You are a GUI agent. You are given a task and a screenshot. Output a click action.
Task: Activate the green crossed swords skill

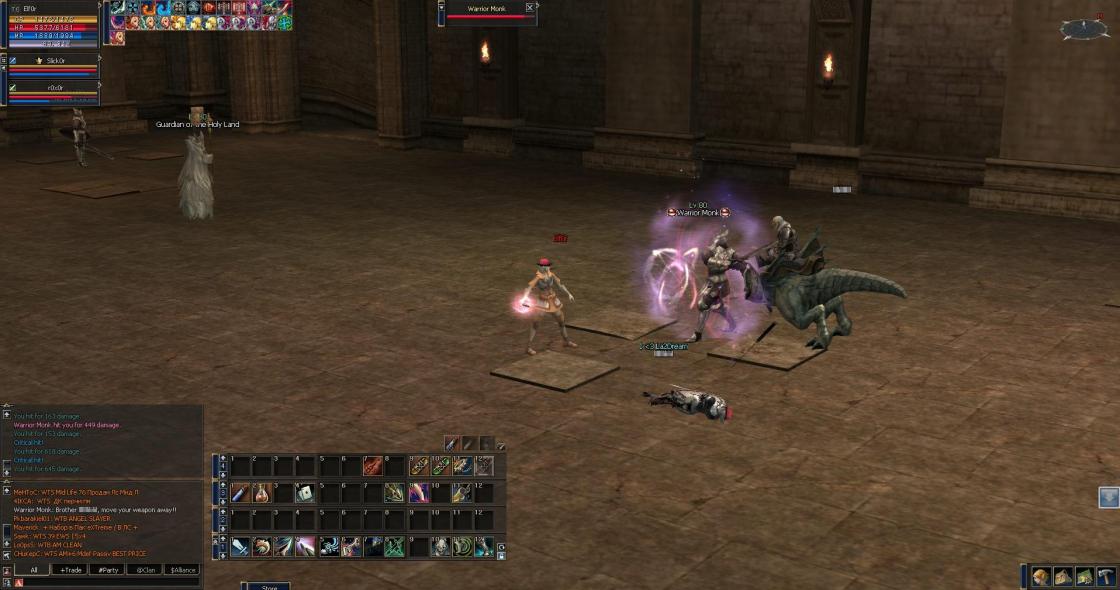[x=394, y=546]
